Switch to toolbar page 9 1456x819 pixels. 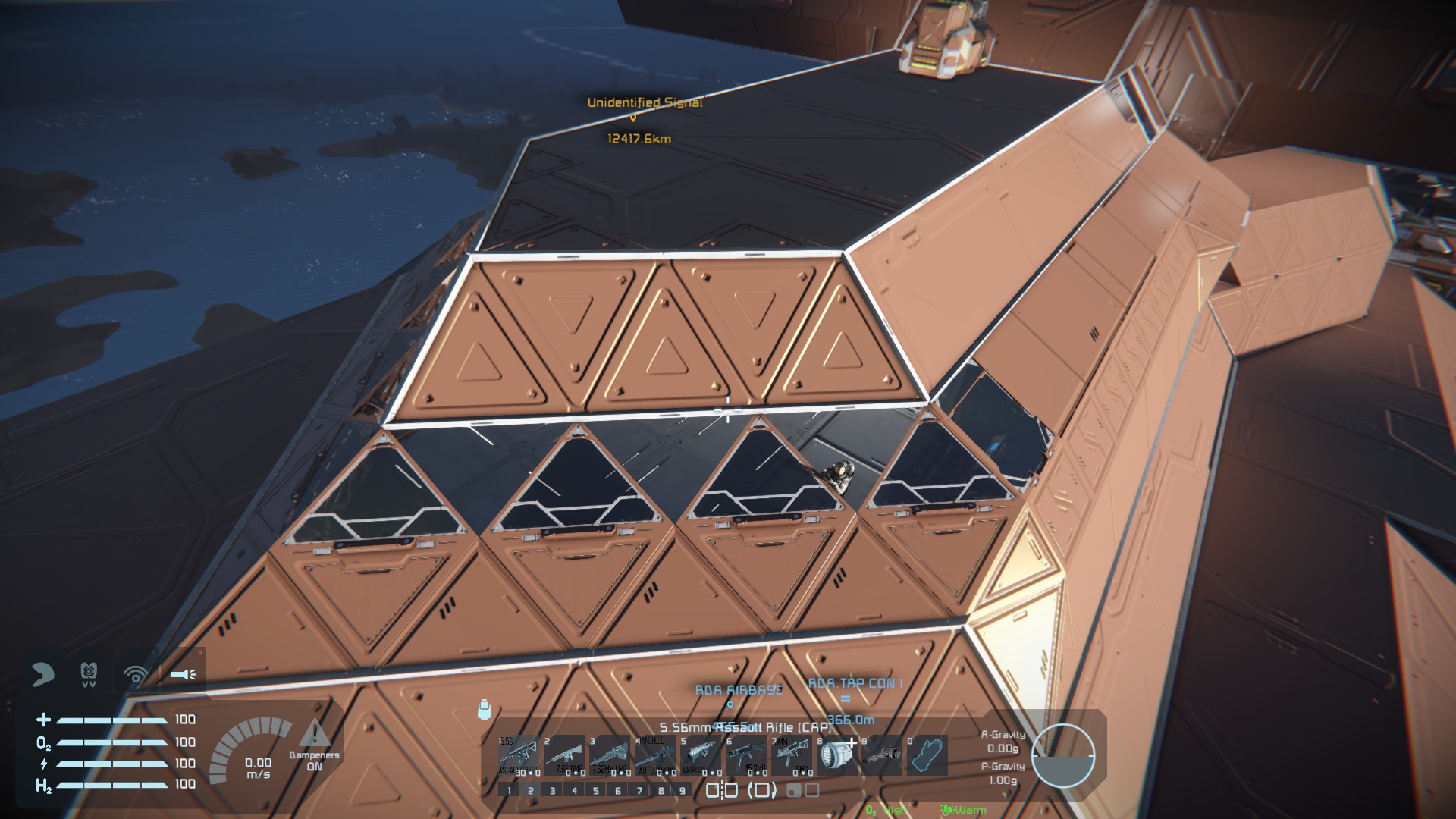(682, 790)
